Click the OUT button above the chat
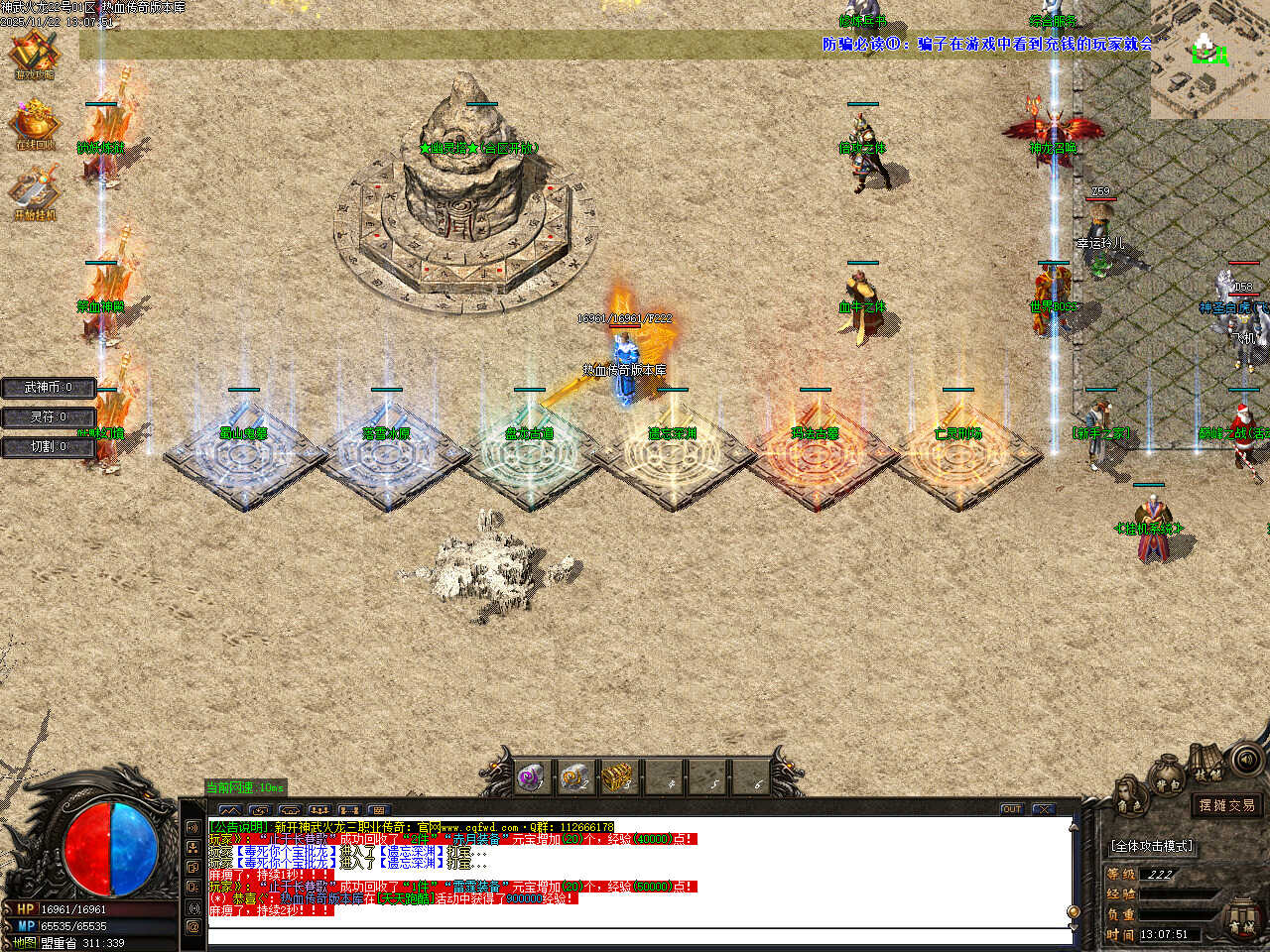The image size is (1270, 952). pos(1011,809)
